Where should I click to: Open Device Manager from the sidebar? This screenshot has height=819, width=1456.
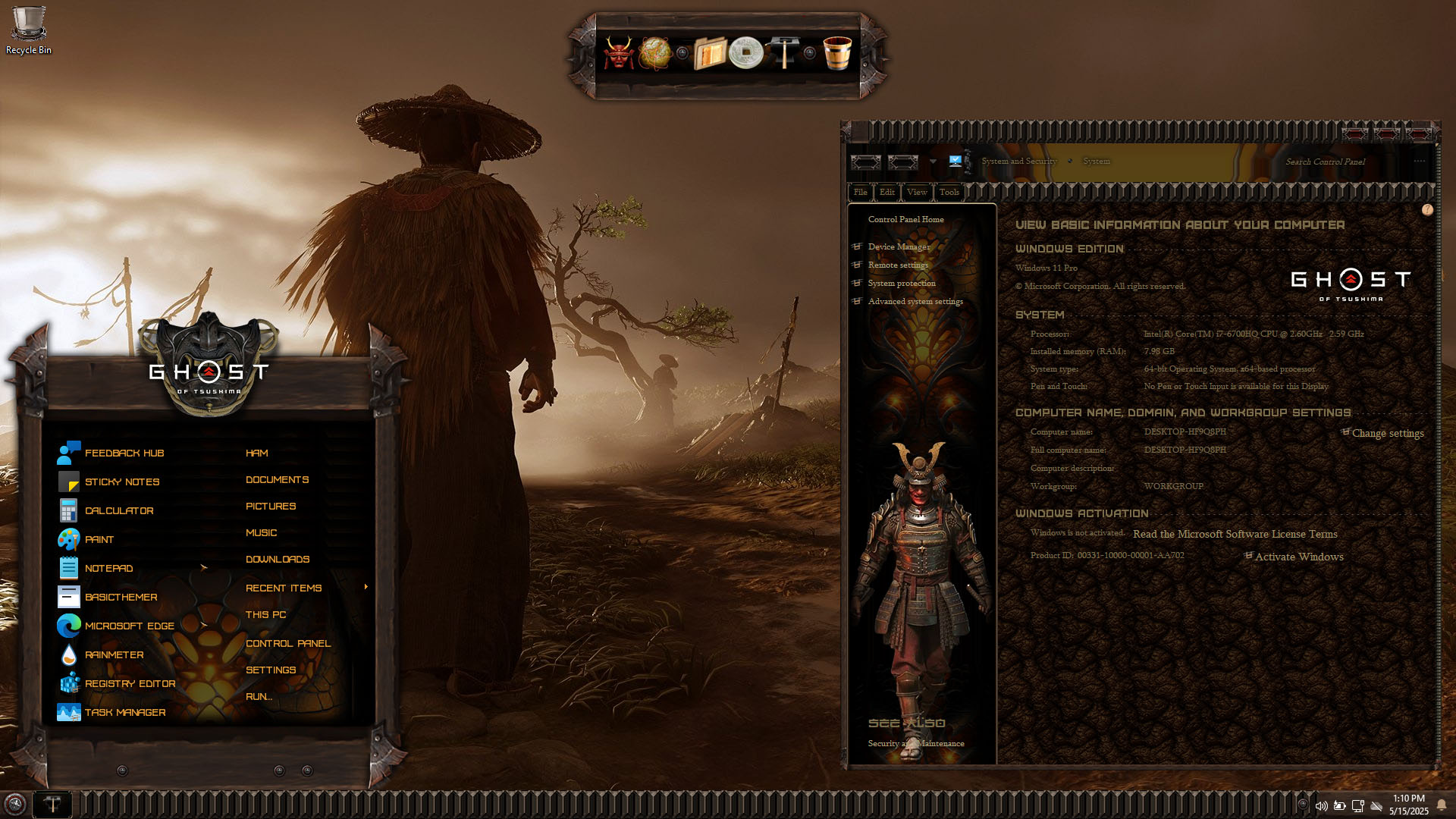tap(899, 246)
